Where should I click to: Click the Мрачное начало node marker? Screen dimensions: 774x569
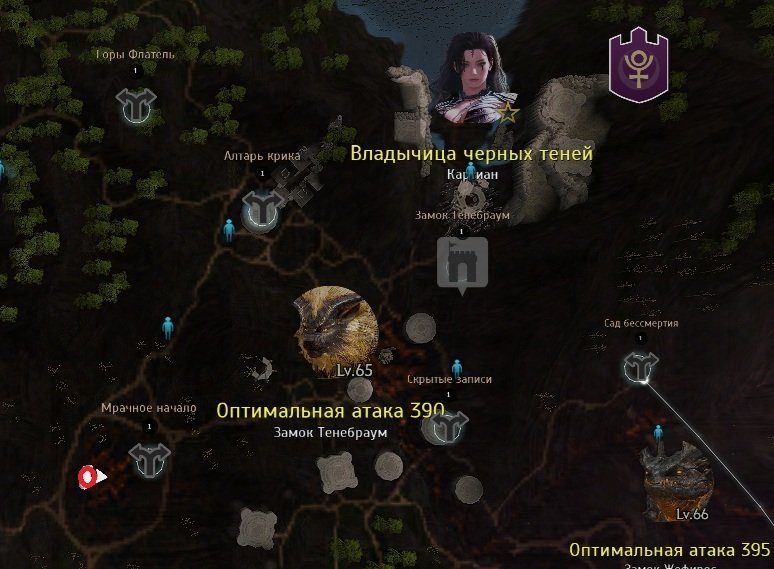coord(150,459)
